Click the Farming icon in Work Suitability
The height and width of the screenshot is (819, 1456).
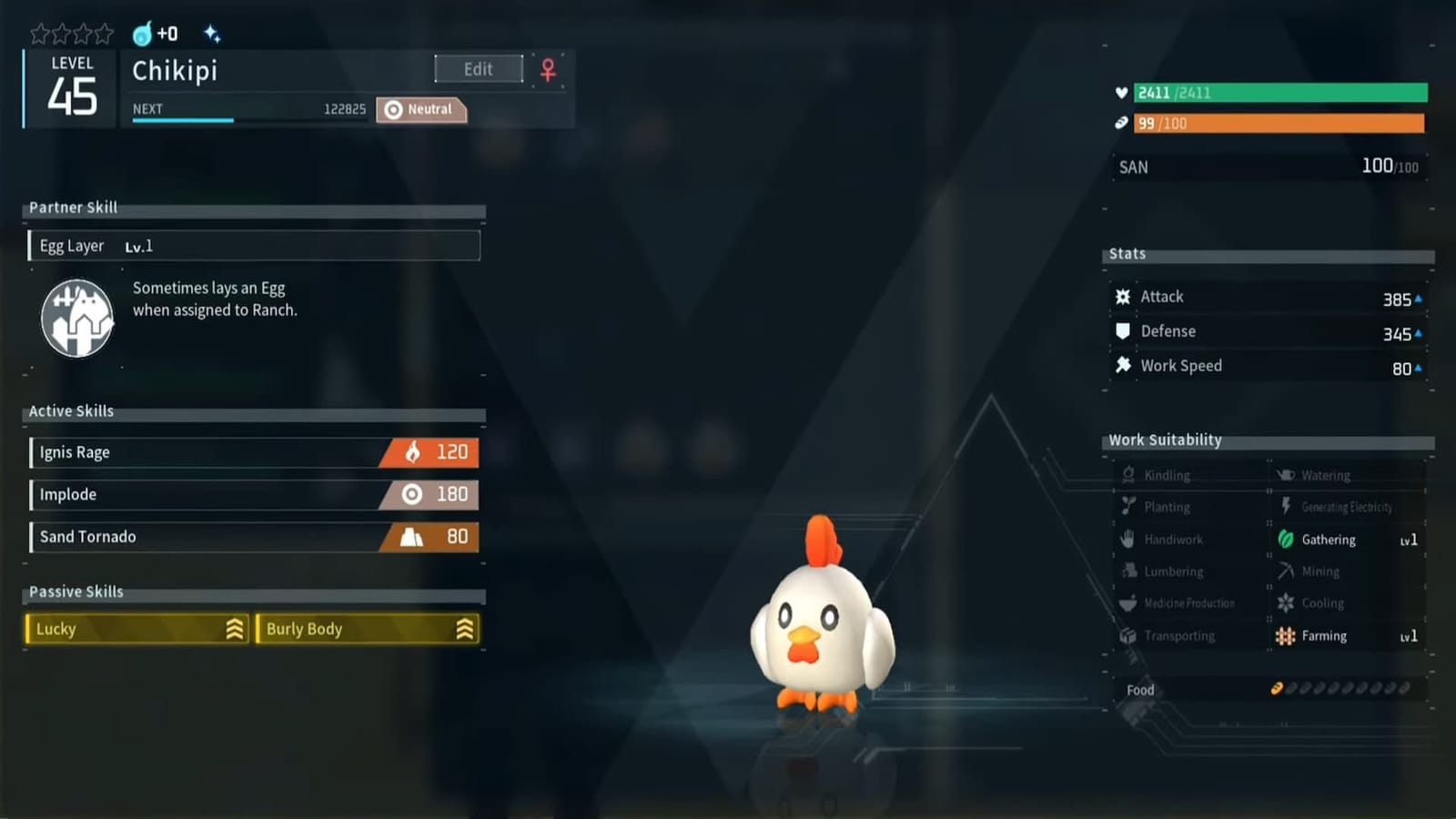[1287, 636]
